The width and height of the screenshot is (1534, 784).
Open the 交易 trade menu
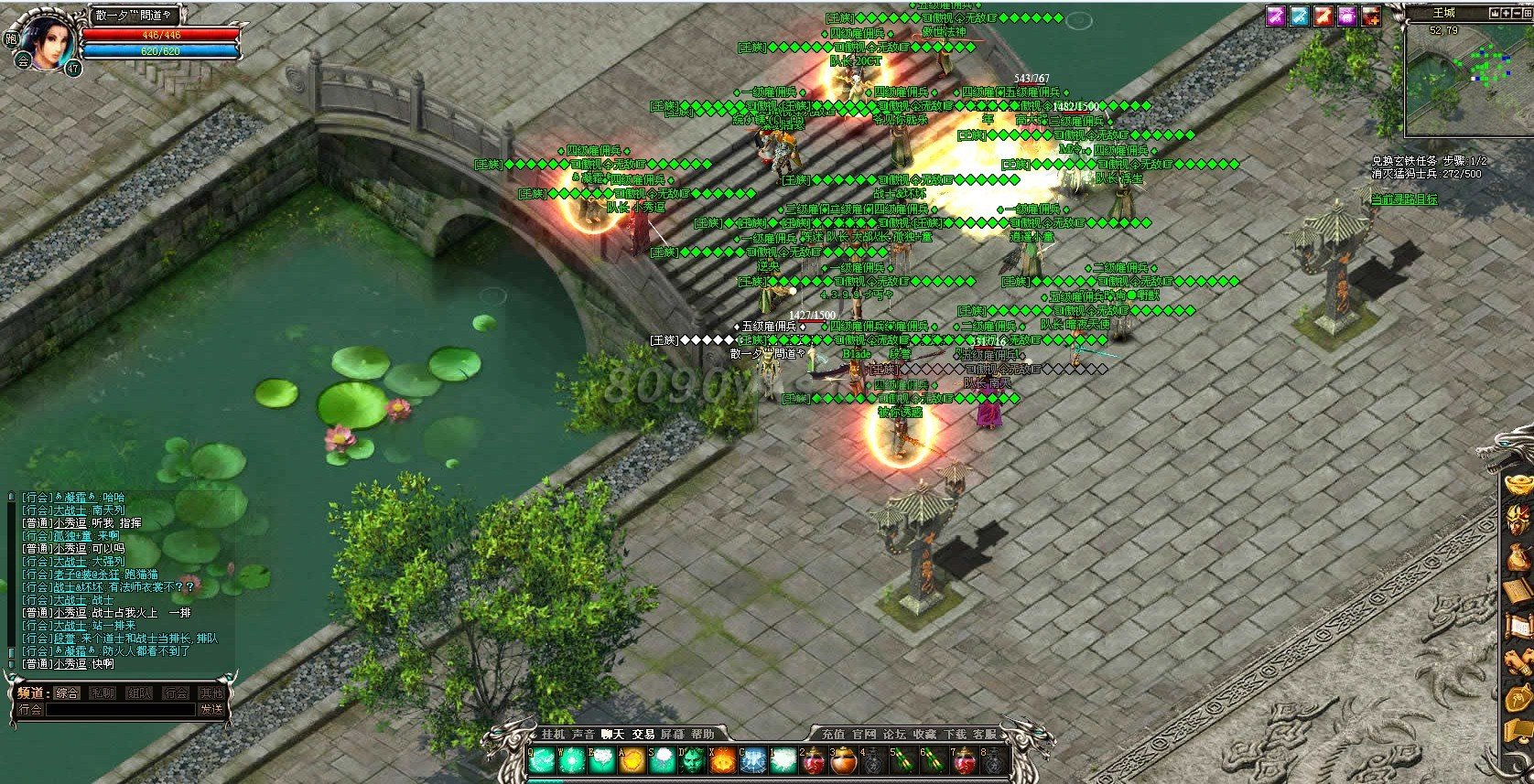643,734
